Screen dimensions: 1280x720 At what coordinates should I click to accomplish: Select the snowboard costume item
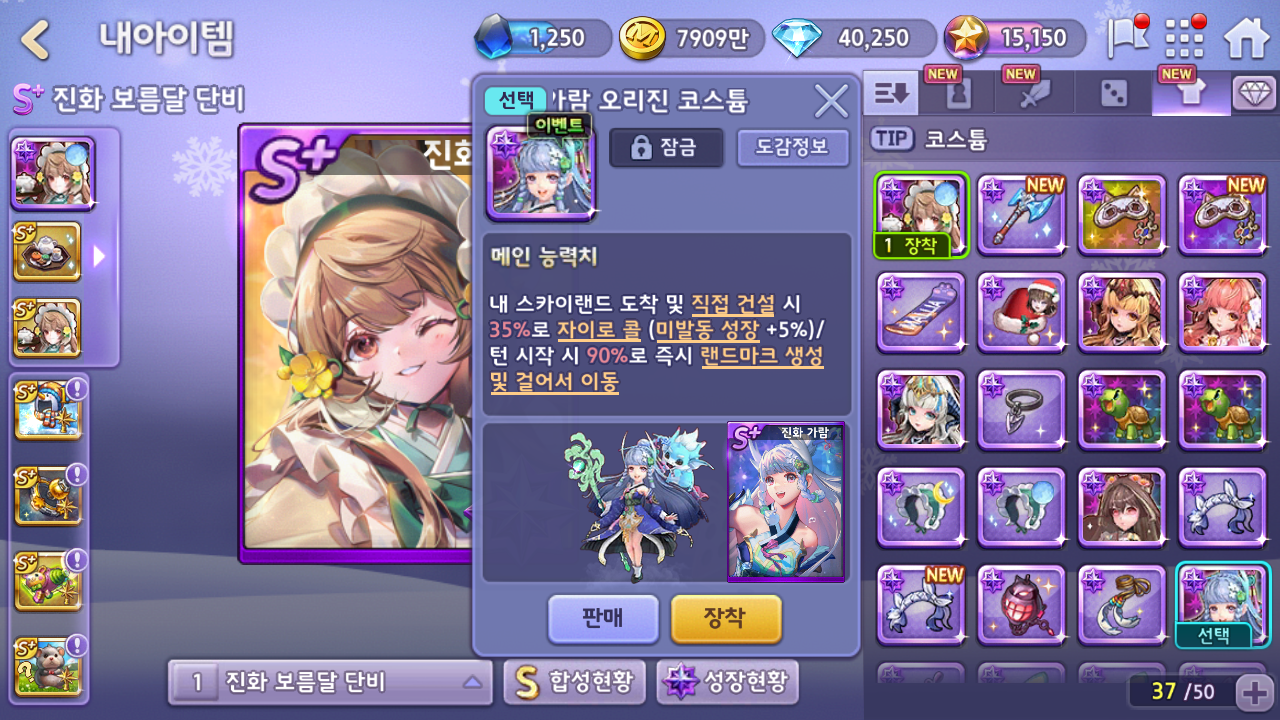[x=921, y=312]
